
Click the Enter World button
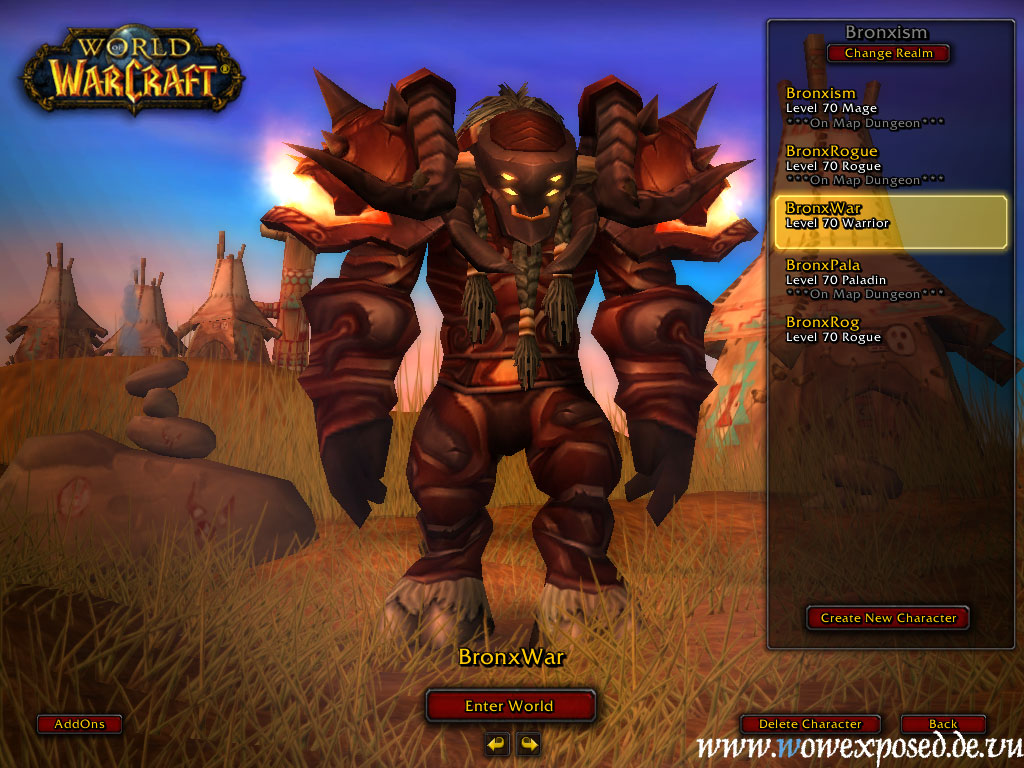(x=510, y=706)
